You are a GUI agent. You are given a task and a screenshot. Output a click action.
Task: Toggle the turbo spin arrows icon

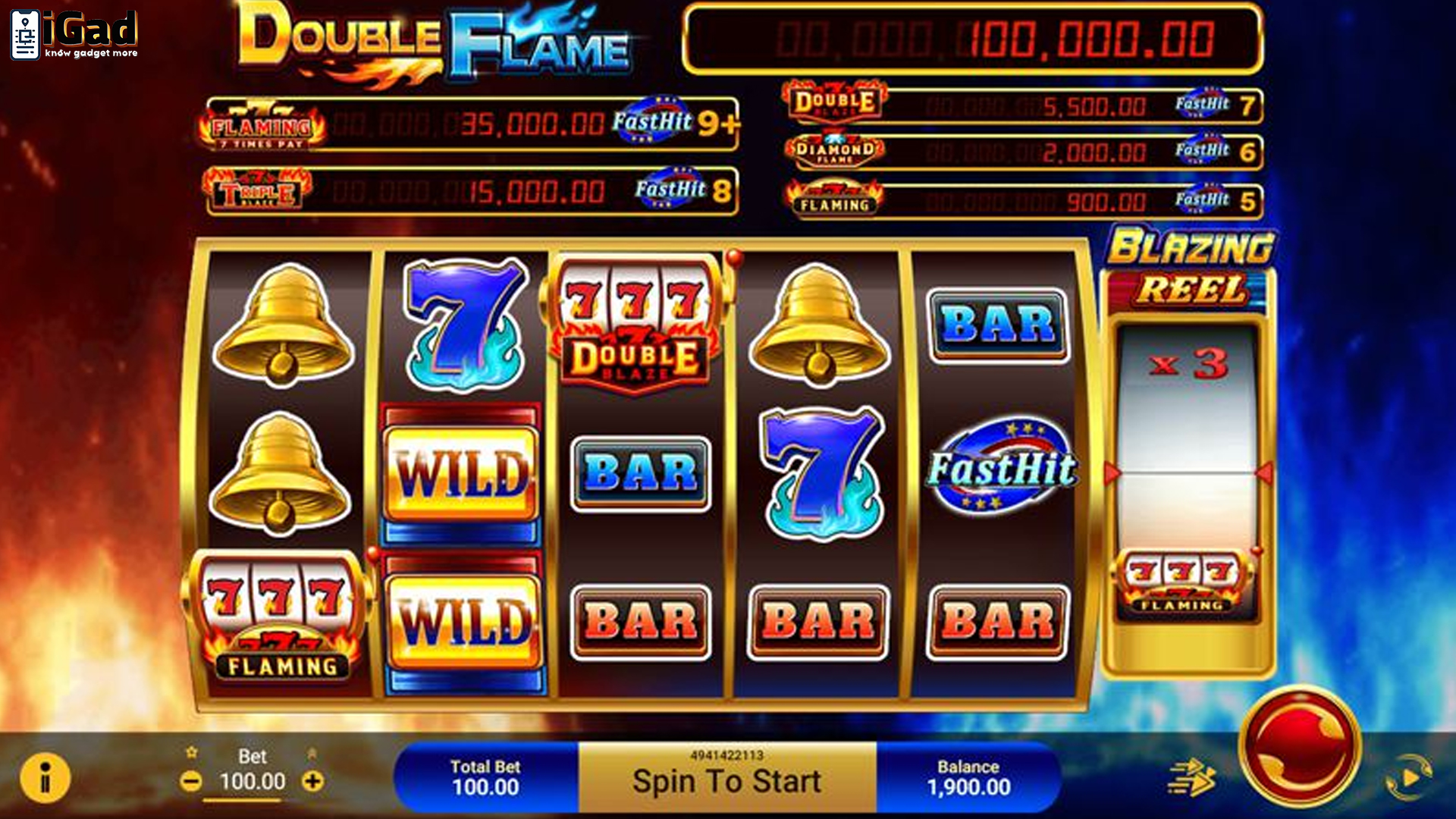[1191, 778]
